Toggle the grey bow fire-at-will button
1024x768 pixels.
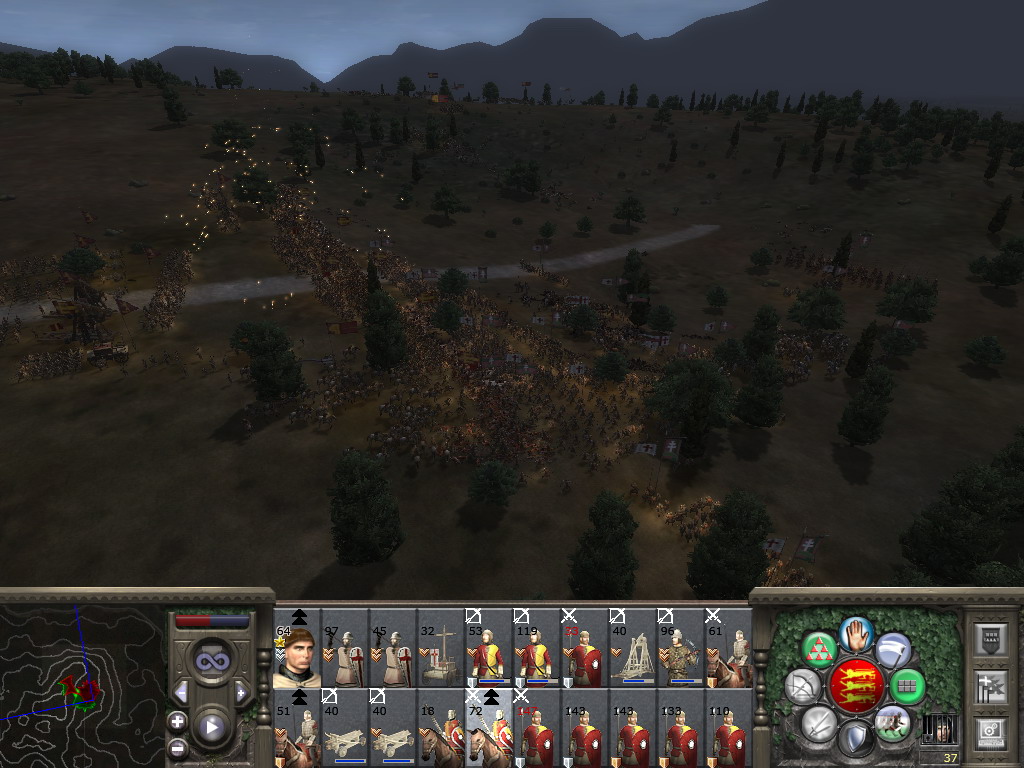click(x=802, y=686)
